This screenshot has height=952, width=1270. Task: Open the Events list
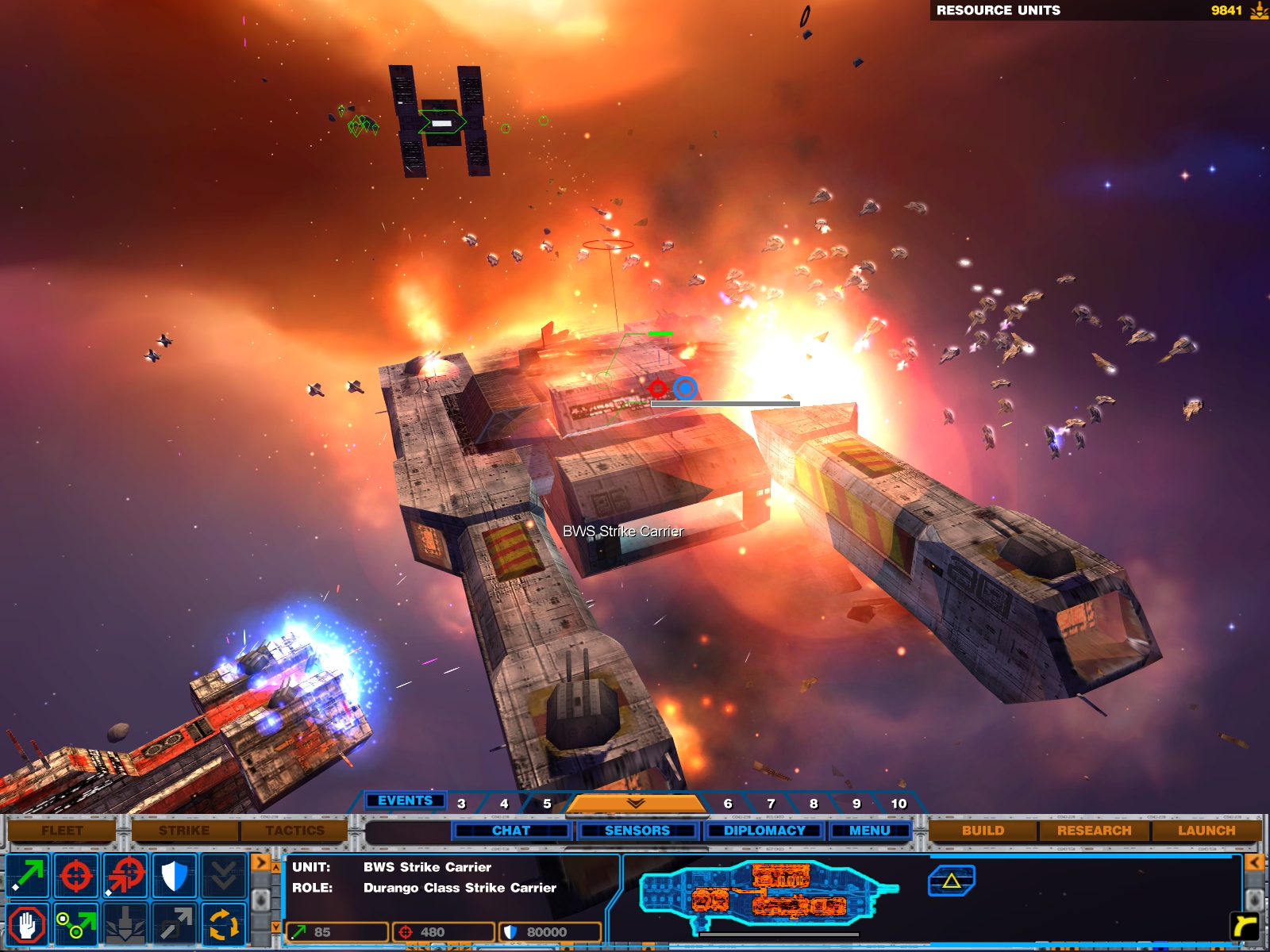405,800
